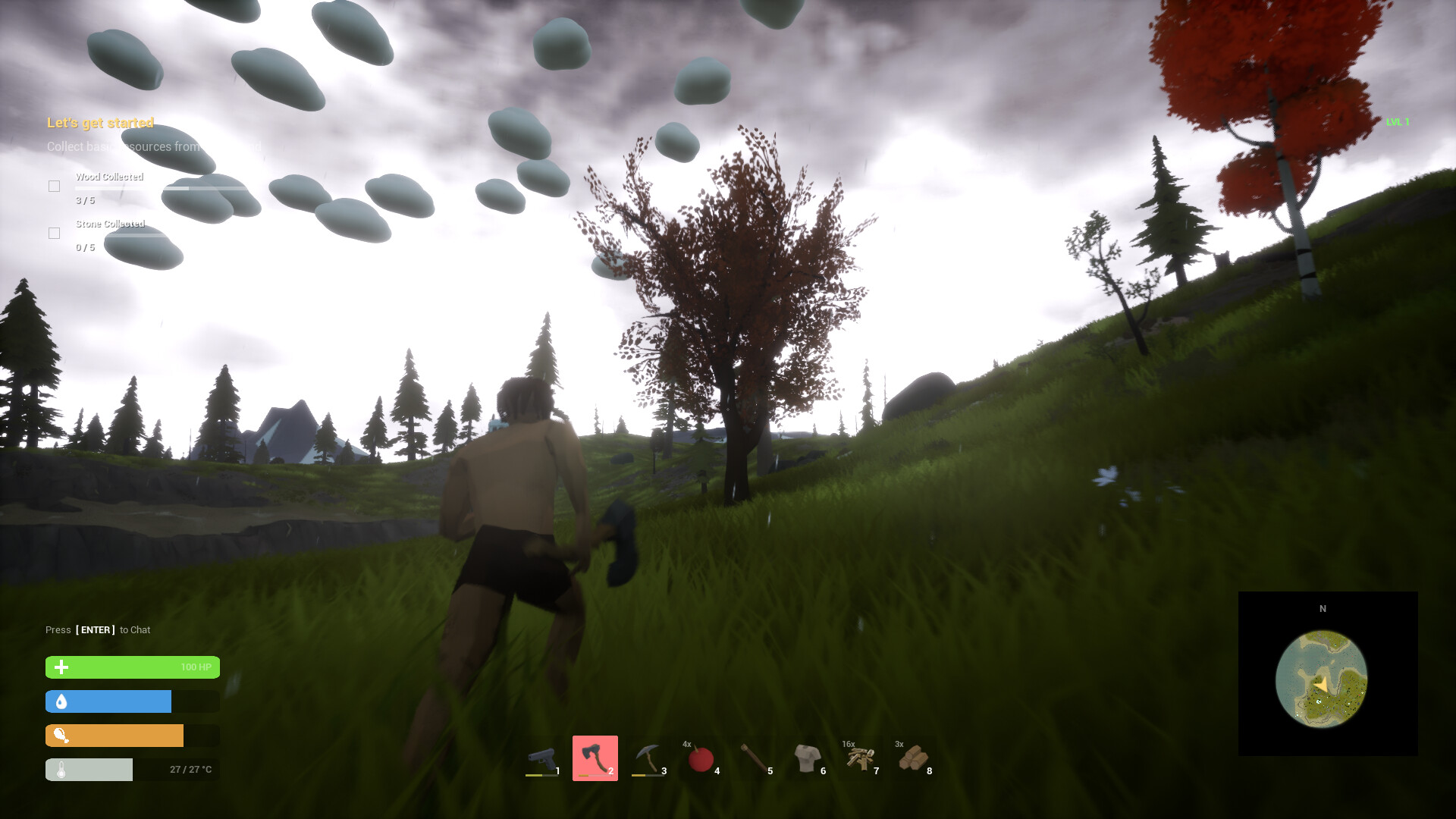This screenshot has width=1456, height=819.
Task: Toggle the equipped axe slot highlight
Action: click(595, 758)
